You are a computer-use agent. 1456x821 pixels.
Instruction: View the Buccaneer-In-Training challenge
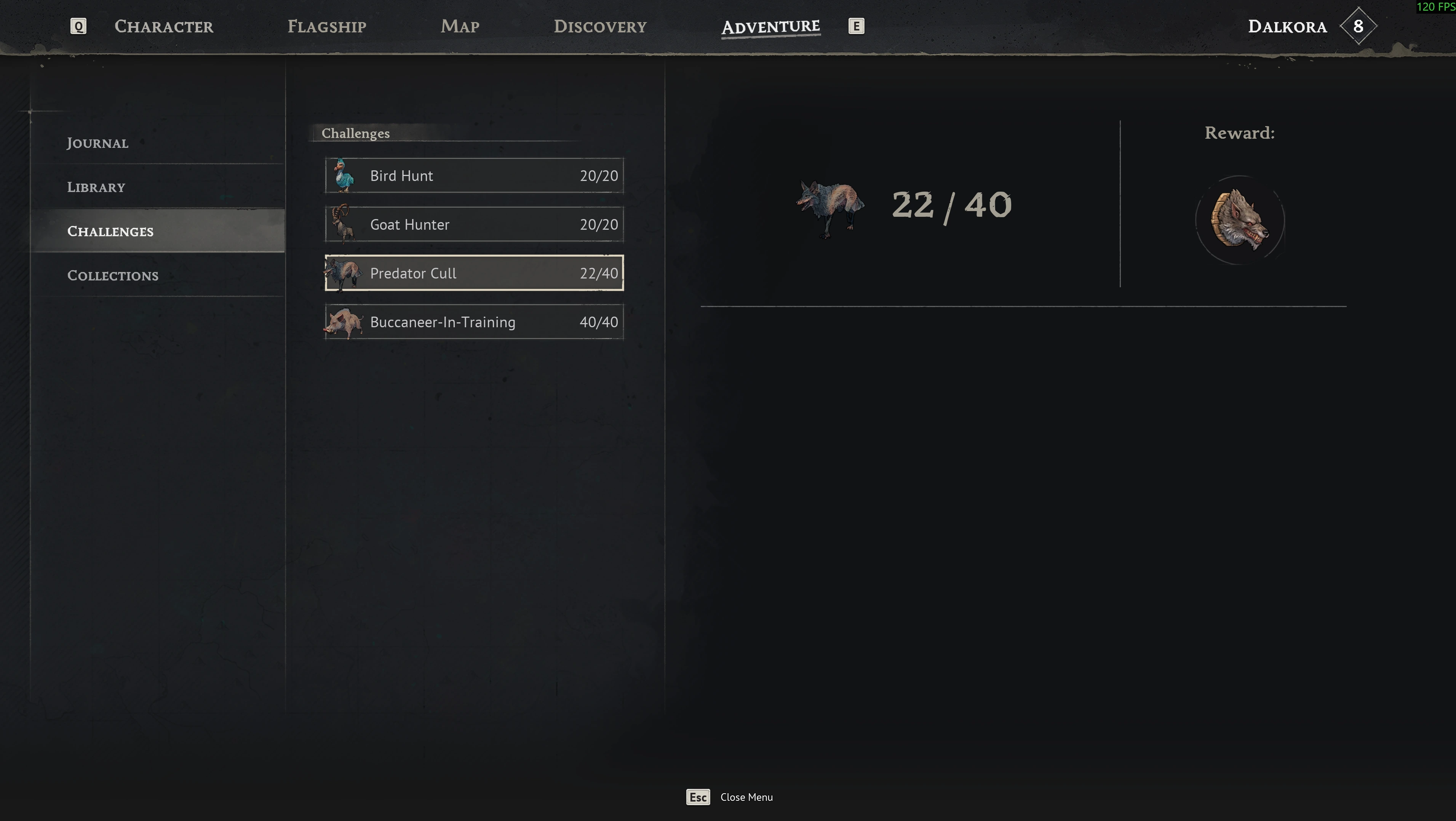tap(474, 322)
